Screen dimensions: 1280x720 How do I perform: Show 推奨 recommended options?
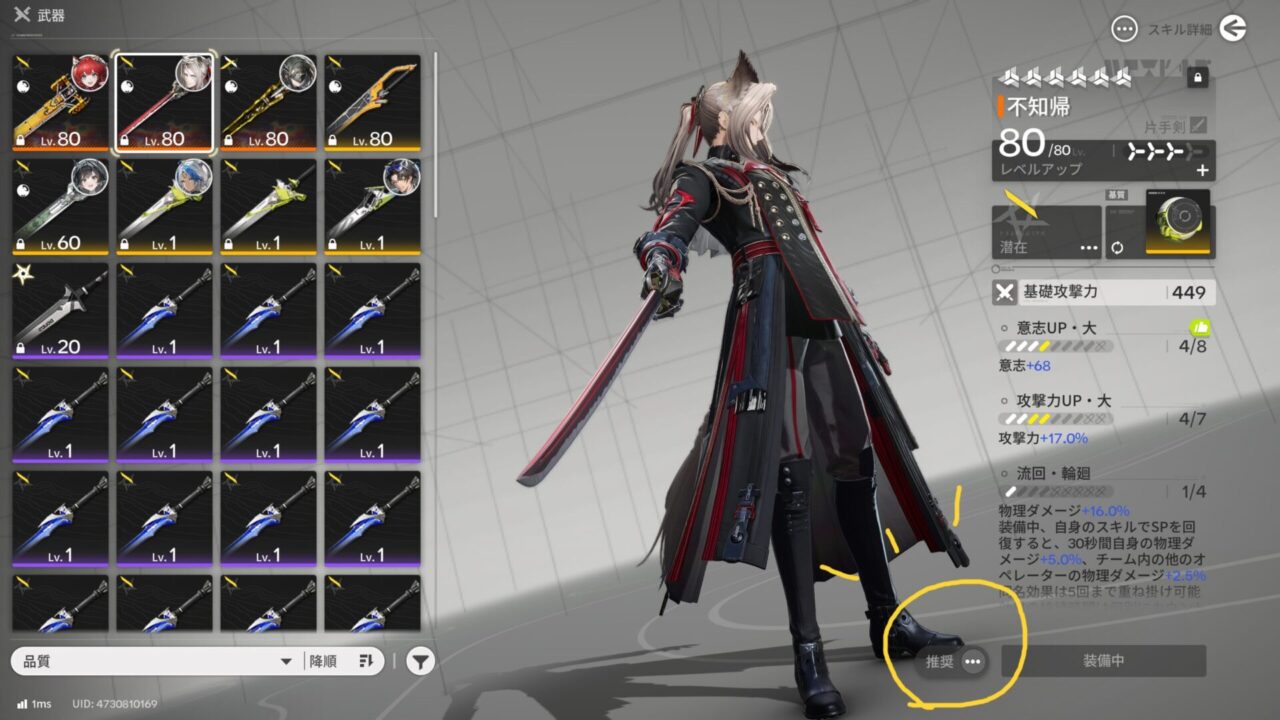[x=953, y=661]
